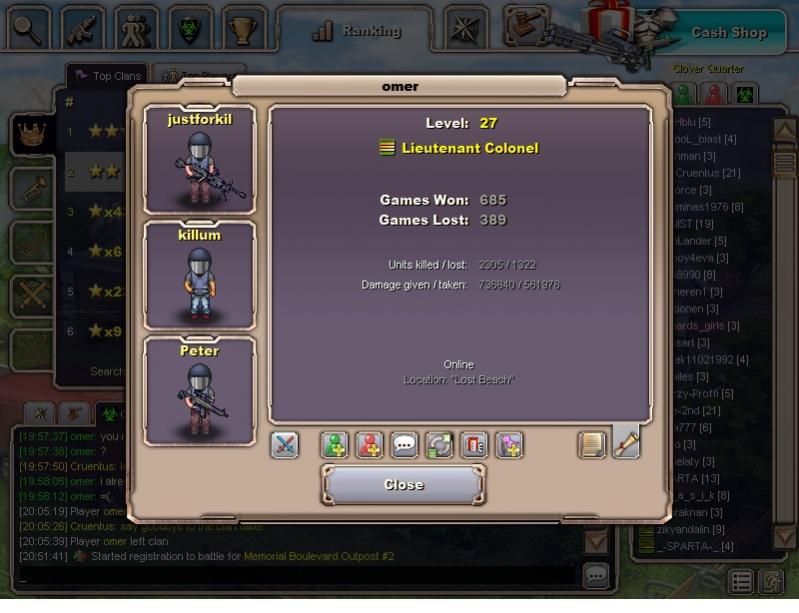Open the rifle weapons toolbar icon
Image resolution: width=799 pixels, height=613 pixels.
82,28
